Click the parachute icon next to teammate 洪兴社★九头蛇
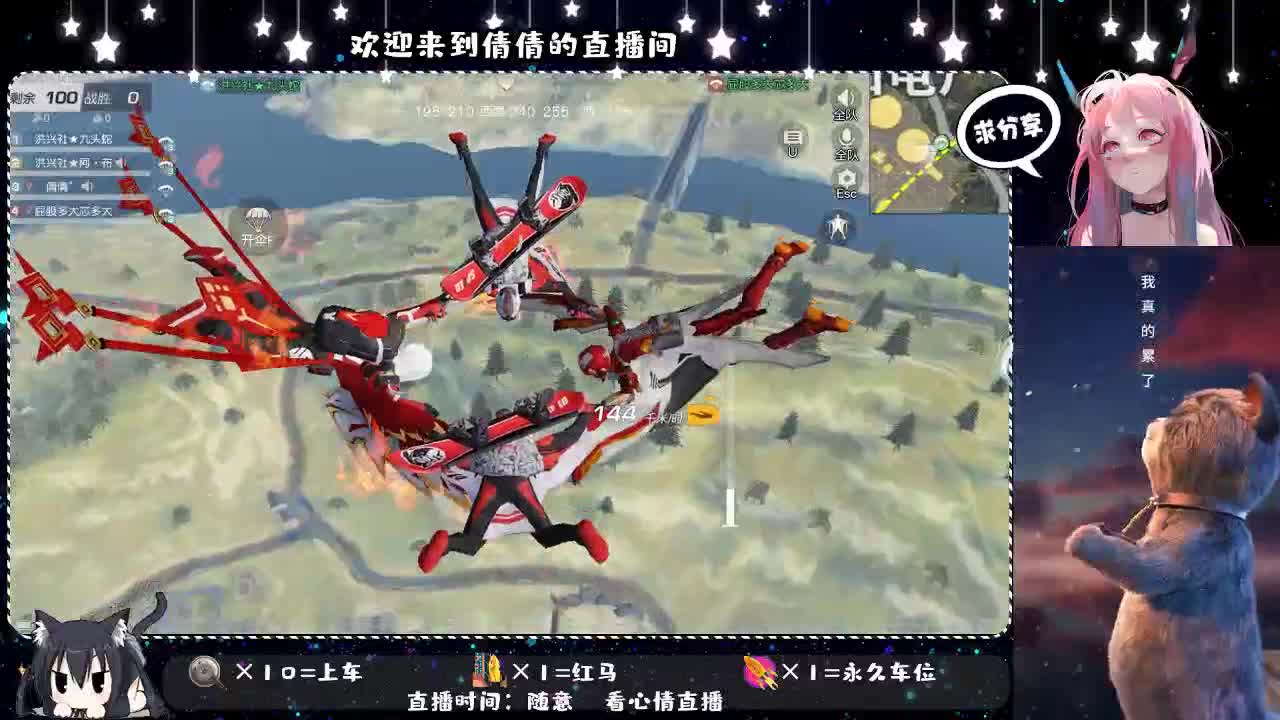This screenshot has width=1280, height=720. pyautogui.click(x=166, y=142)
